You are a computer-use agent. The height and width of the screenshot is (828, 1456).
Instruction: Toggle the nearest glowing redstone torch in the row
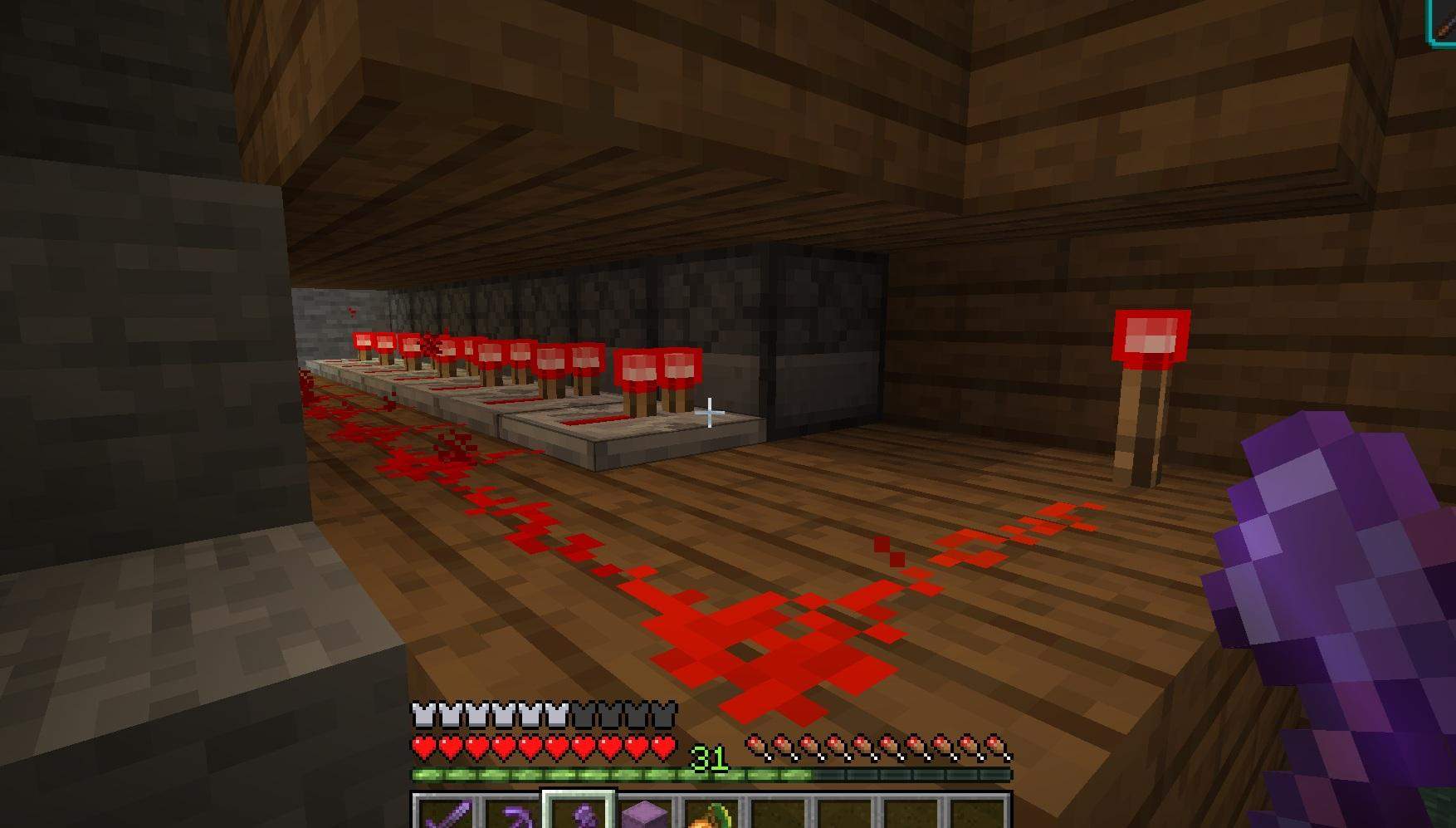[x=680, y=367]
